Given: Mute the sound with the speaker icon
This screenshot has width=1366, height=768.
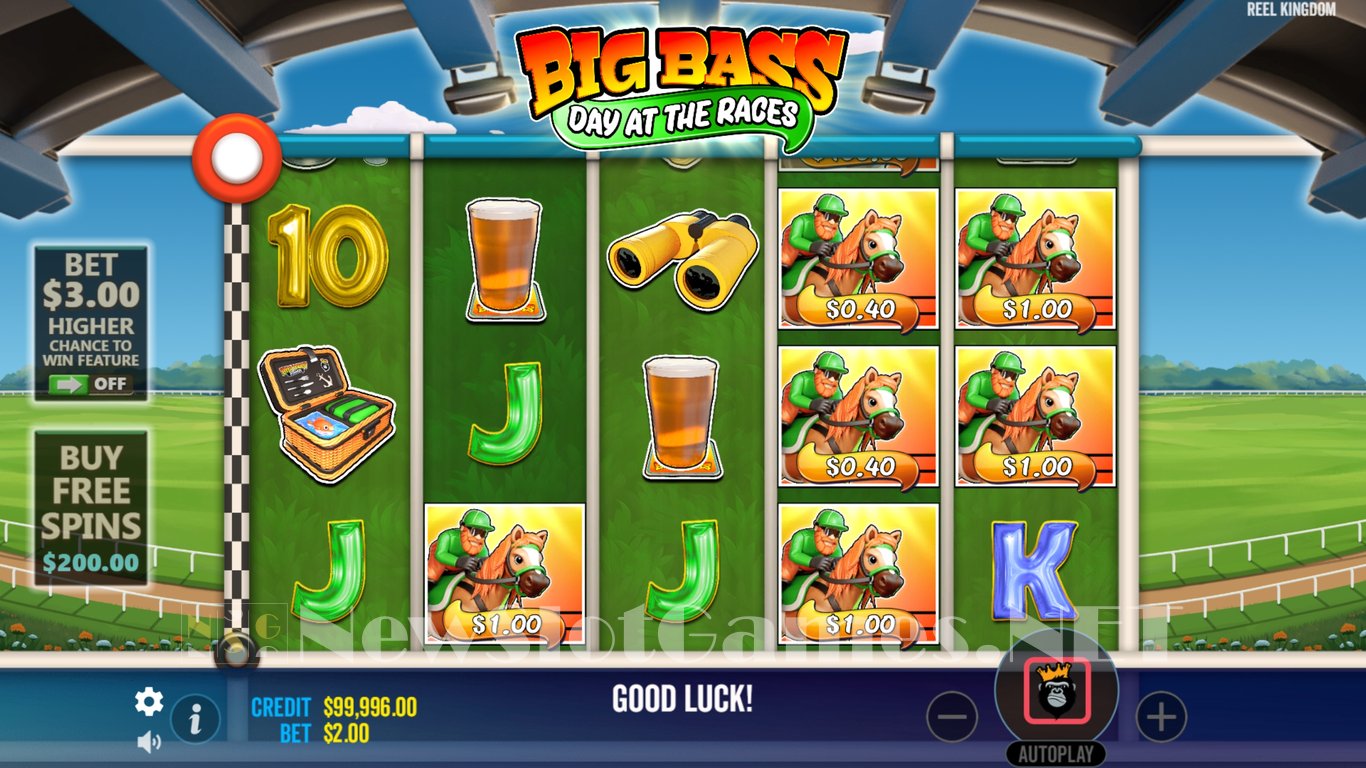Looking at the screenshot, I should click(149, 742).
